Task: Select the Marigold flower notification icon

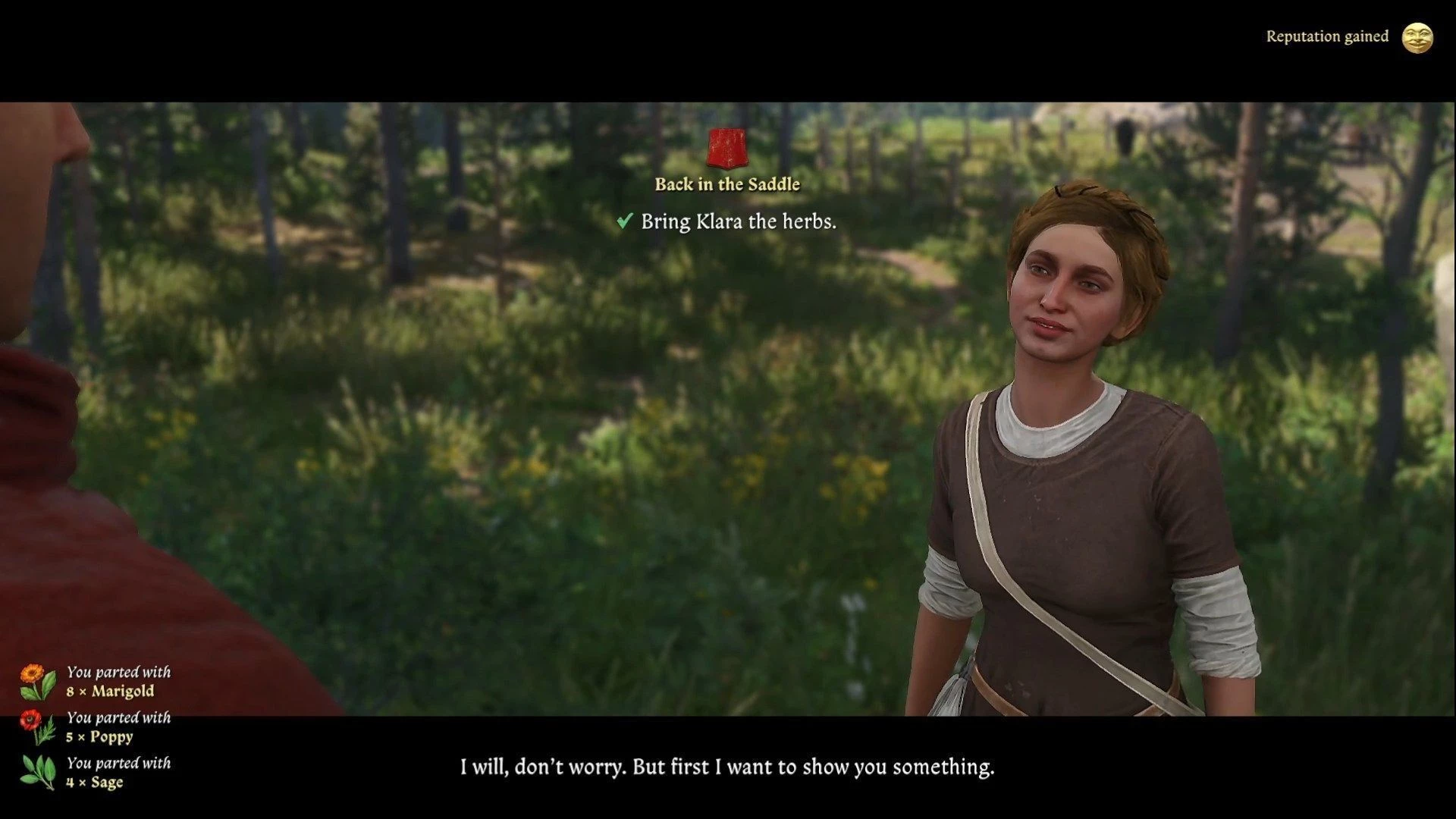Action: pyautogui.click(x=37, y=682)
